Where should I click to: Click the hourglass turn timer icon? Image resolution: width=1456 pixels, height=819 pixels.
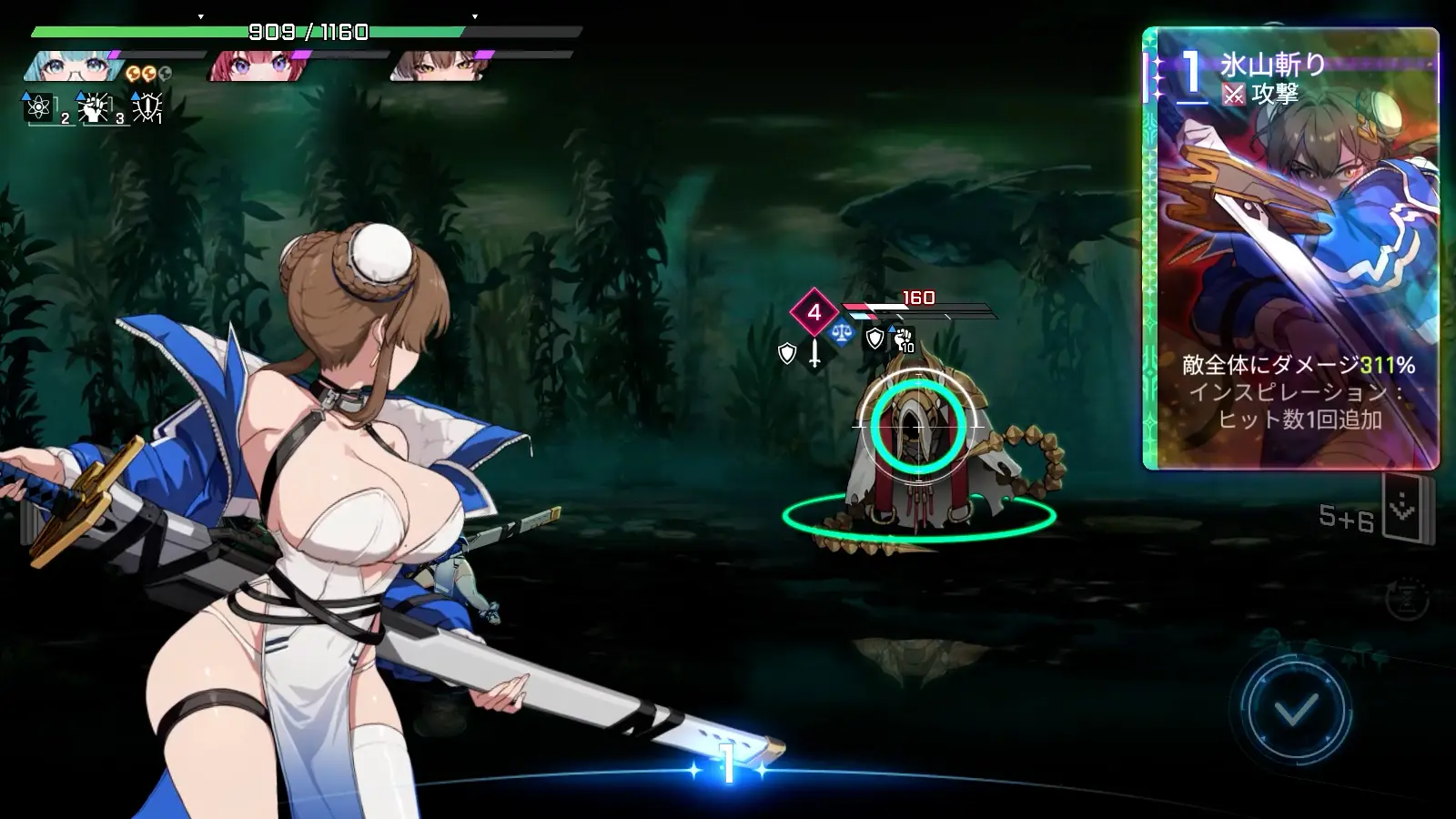[1406, 598]
